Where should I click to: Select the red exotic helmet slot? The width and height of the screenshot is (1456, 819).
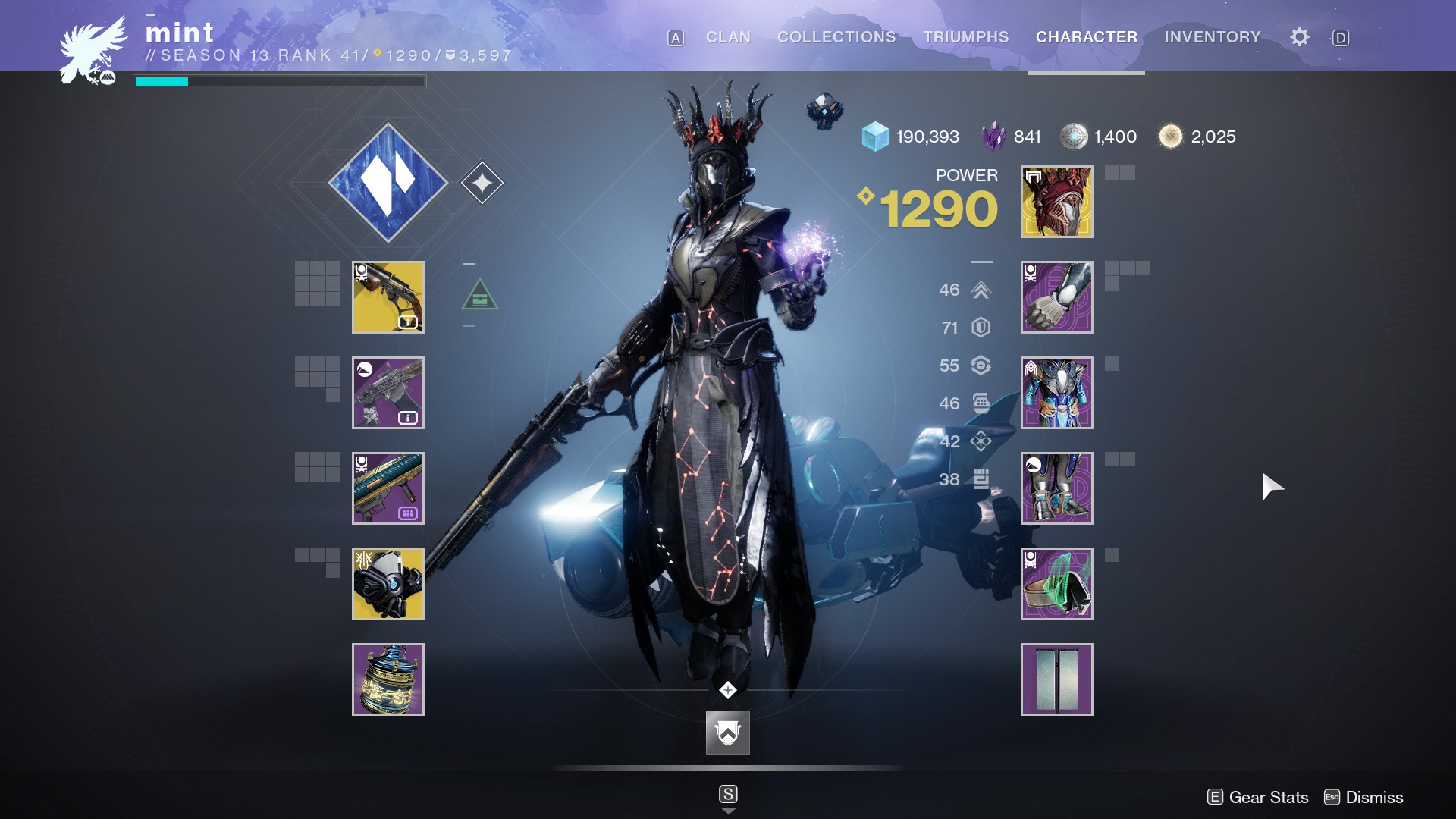tap(1056, 202)
